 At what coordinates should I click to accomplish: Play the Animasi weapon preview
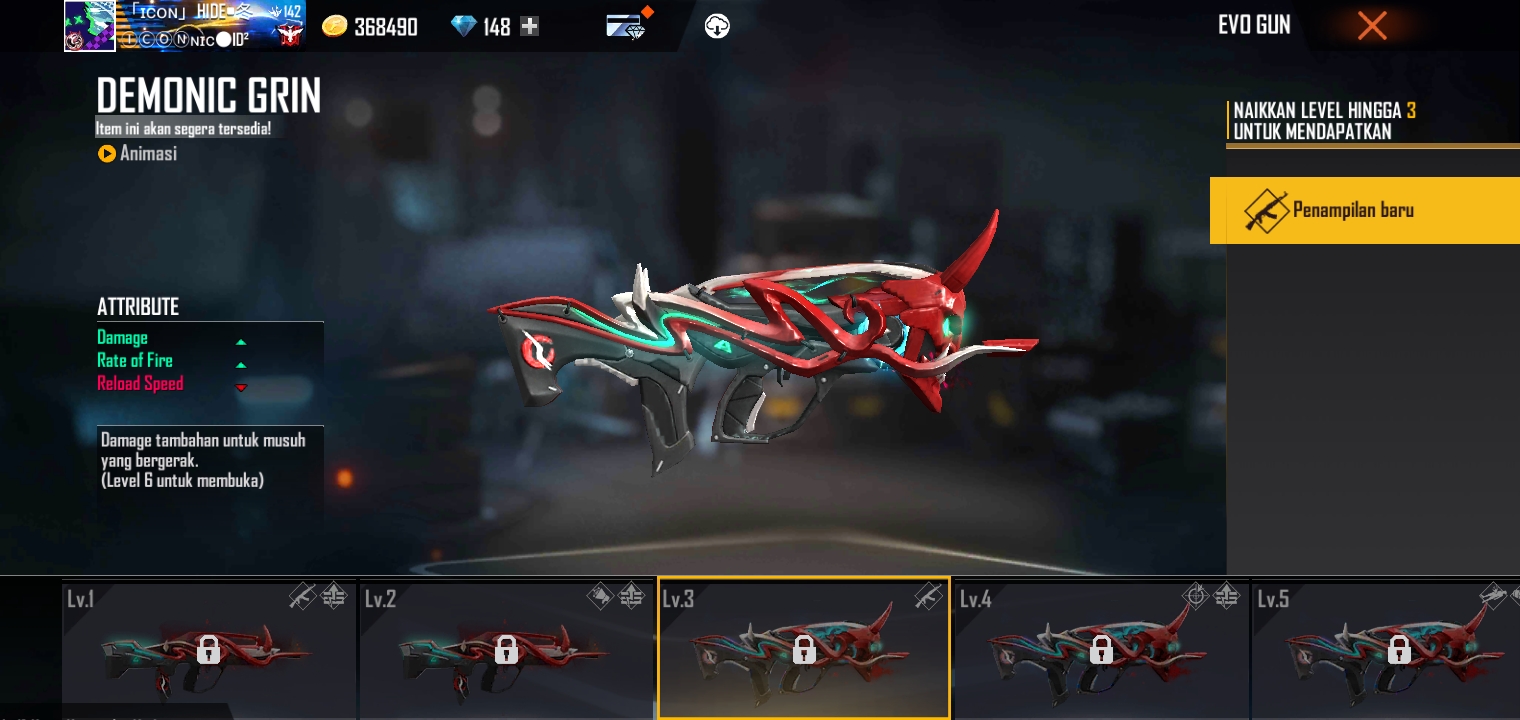137,153
